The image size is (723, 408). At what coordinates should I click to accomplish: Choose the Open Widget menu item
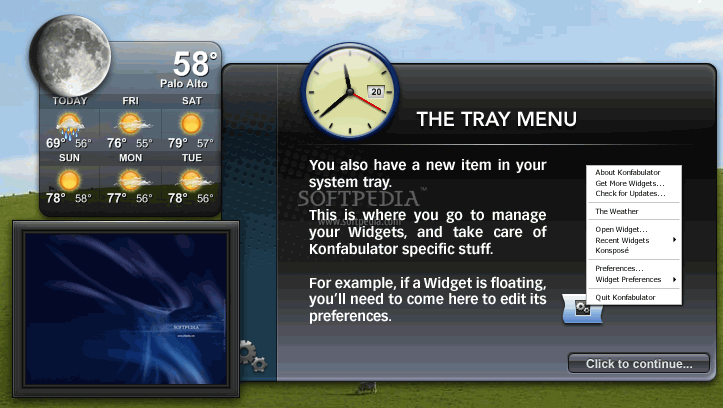(x=621, y=230)
